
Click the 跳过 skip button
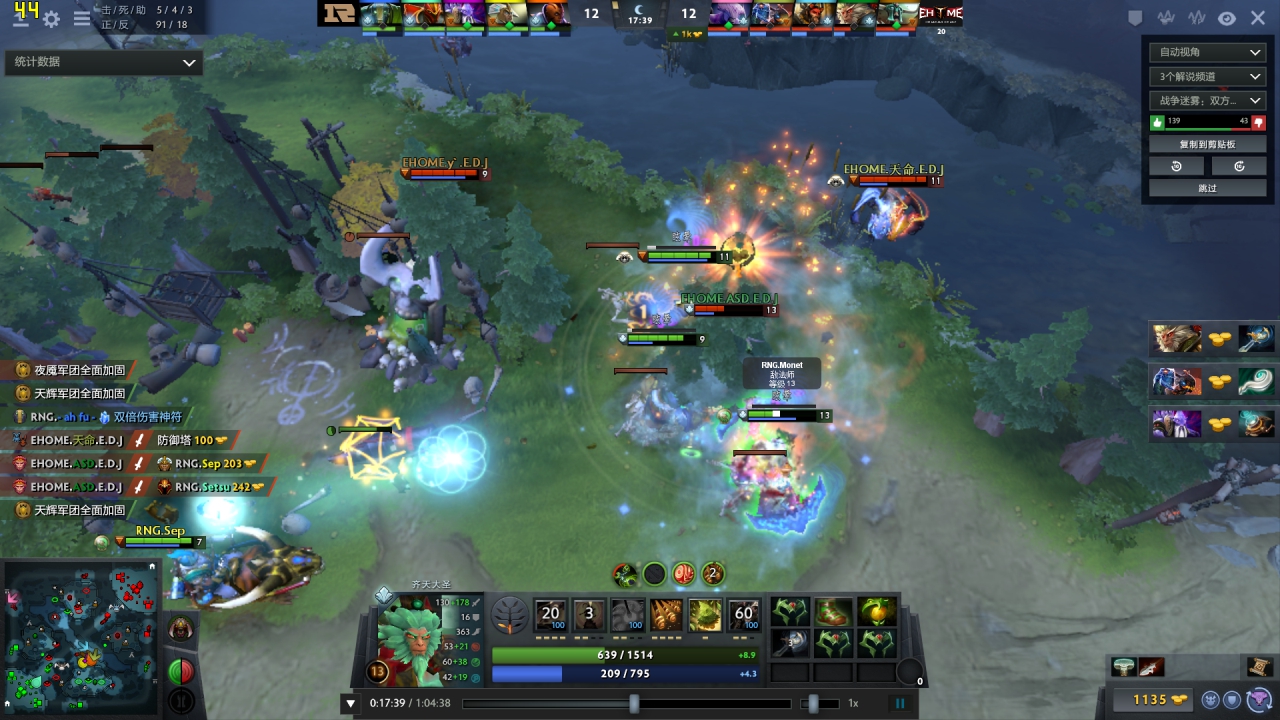(1208, 188)
